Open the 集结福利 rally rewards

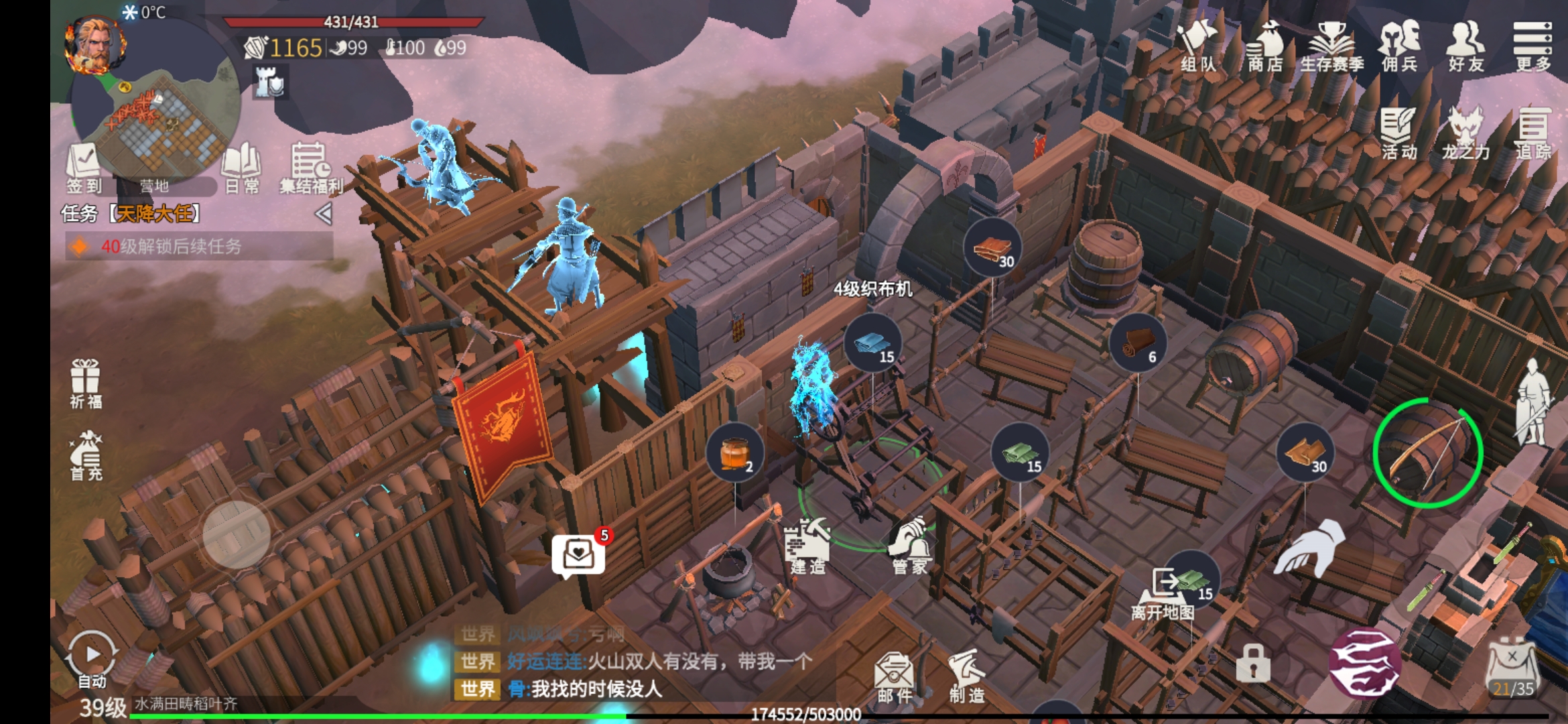tap(311, 168)
